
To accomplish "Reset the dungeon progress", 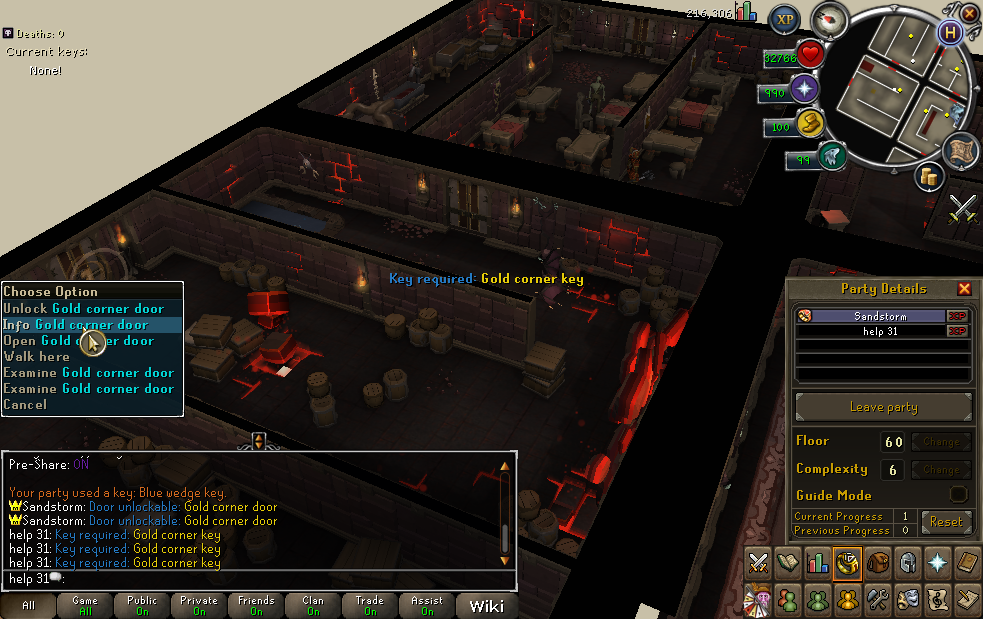I will 945,521.
